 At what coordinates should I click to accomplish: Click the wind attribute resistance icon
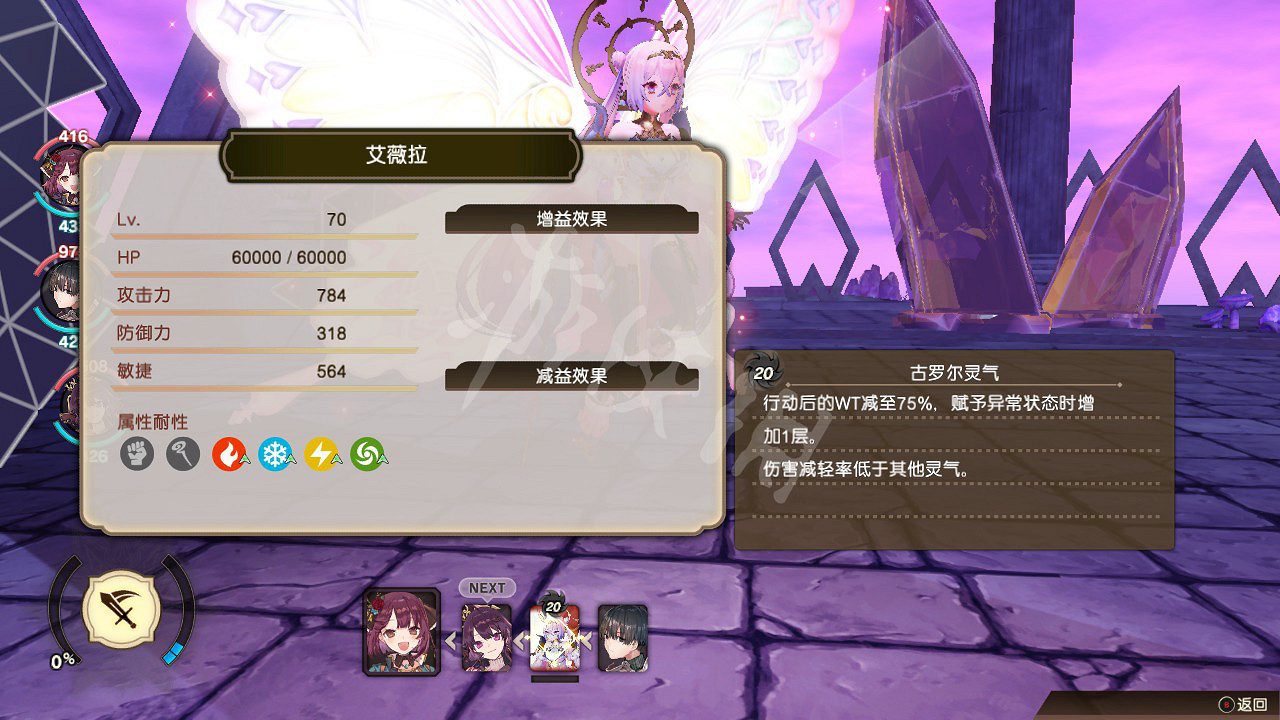tap(368, 452)
